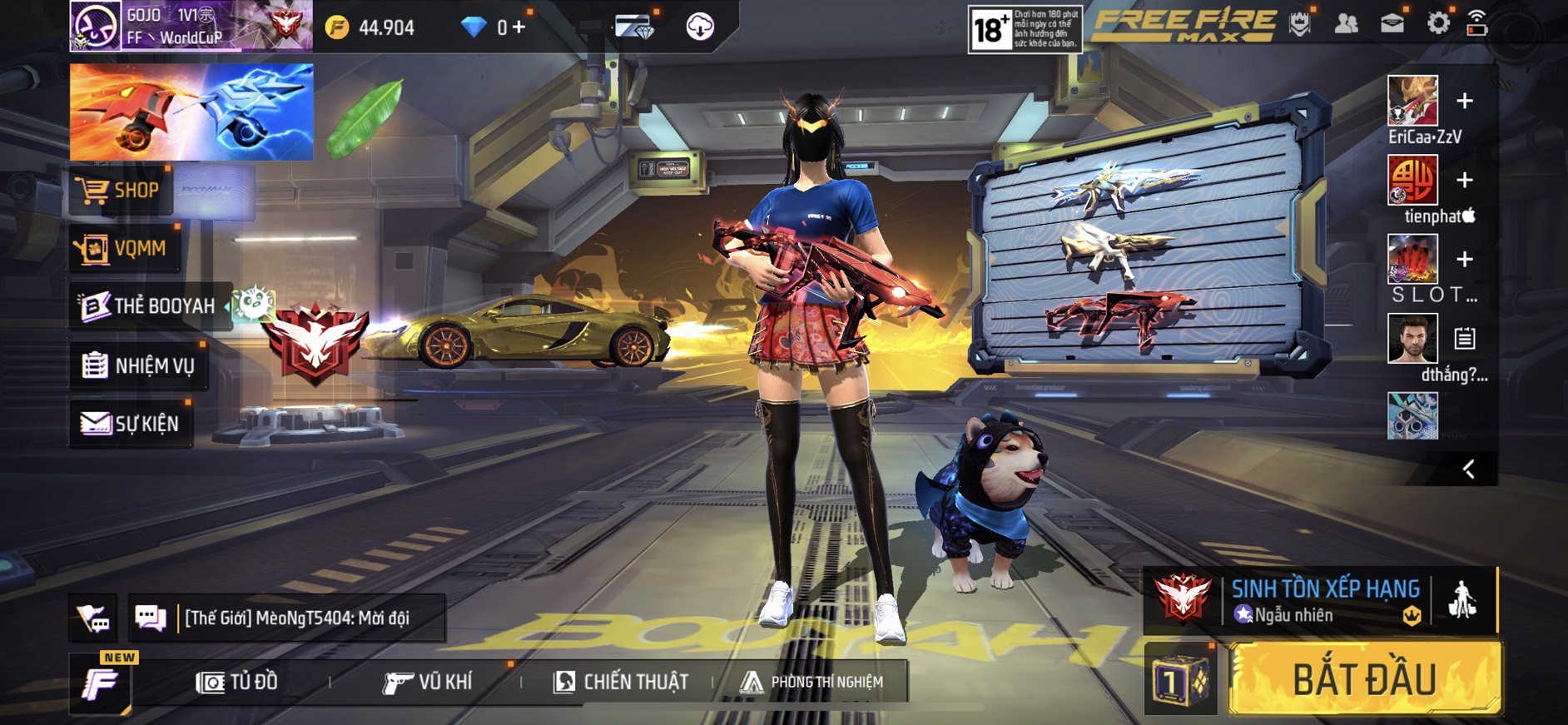The height and width of the screenshot is (725, 1568).
Task: Open the Settings gear icon
Action: pos(1437,24)
